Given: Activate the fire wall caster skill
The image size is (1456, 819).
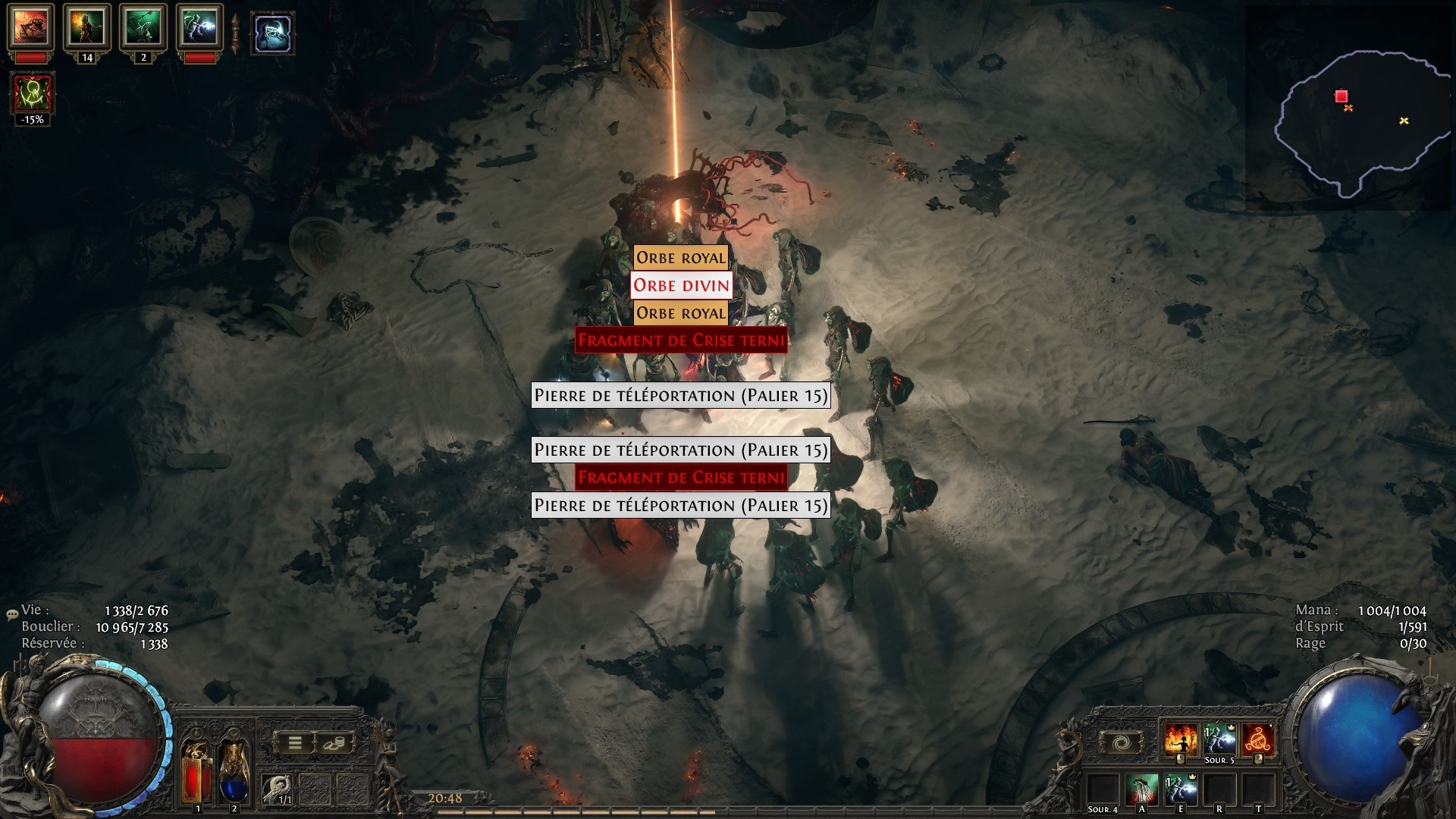Looking at the screenshot, I should point(1181,740).
